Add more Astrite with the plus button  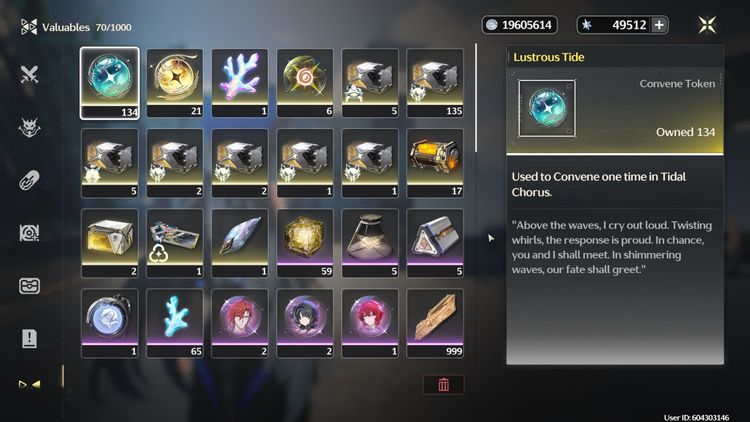pyautogui.click(x=659, y=25)
